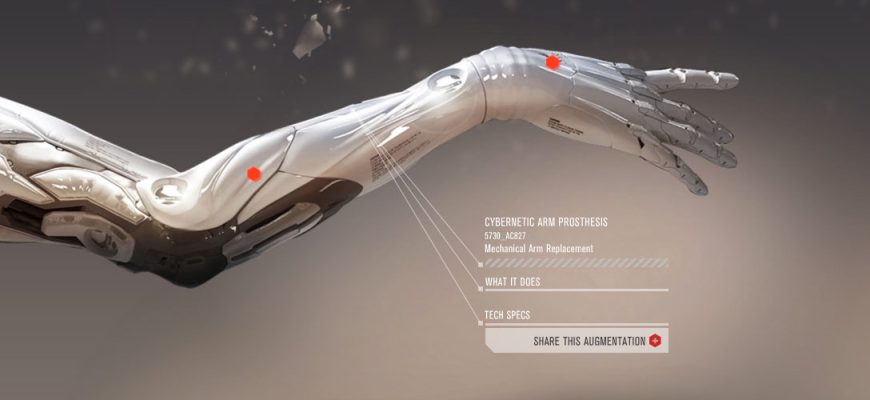The height and width of the screenshot is (400, 870).
Task: Open the Tech Specs section
Action: click(508, 315)
